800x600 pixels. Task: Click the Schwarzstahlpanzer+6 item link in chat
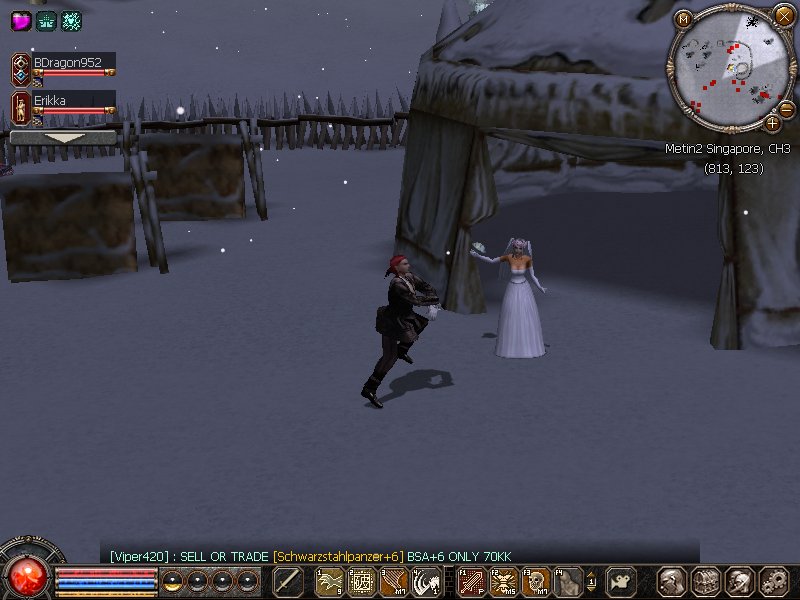click(338, 557)
